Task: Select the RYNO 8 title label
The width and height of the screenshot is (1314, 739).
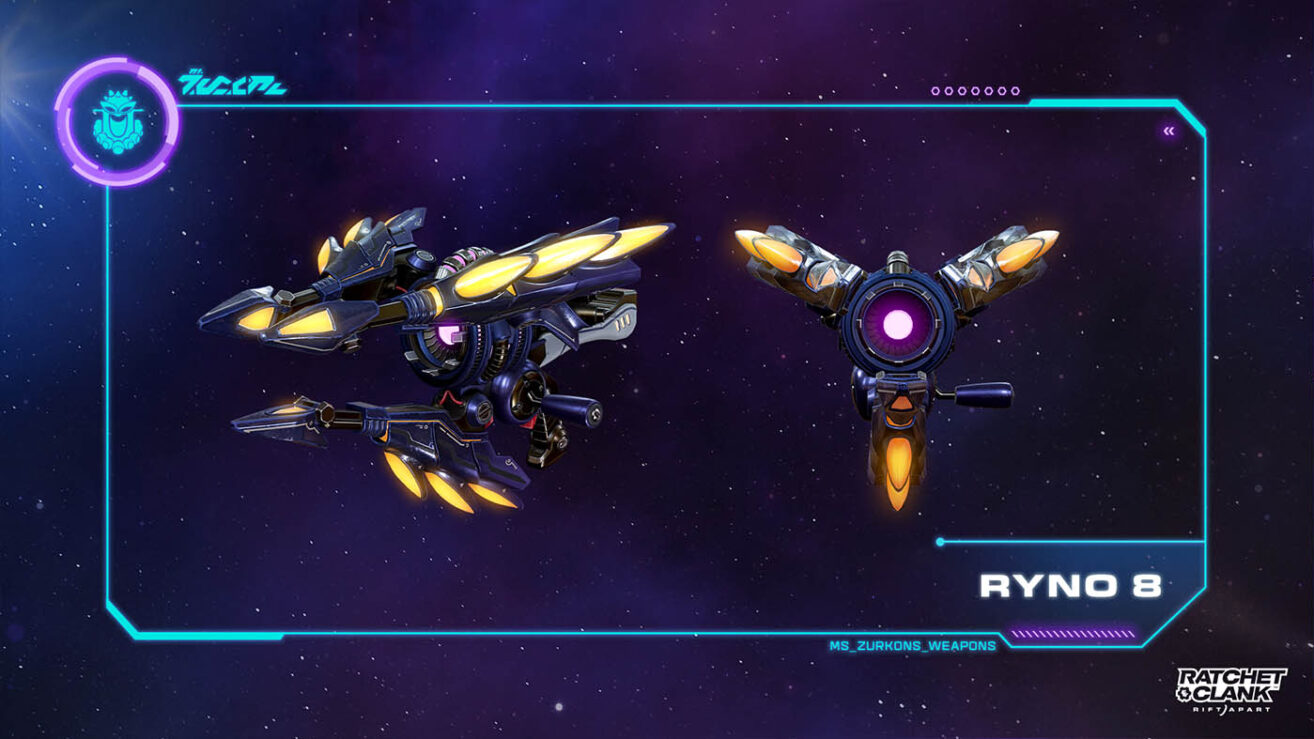Action: 1072,587
